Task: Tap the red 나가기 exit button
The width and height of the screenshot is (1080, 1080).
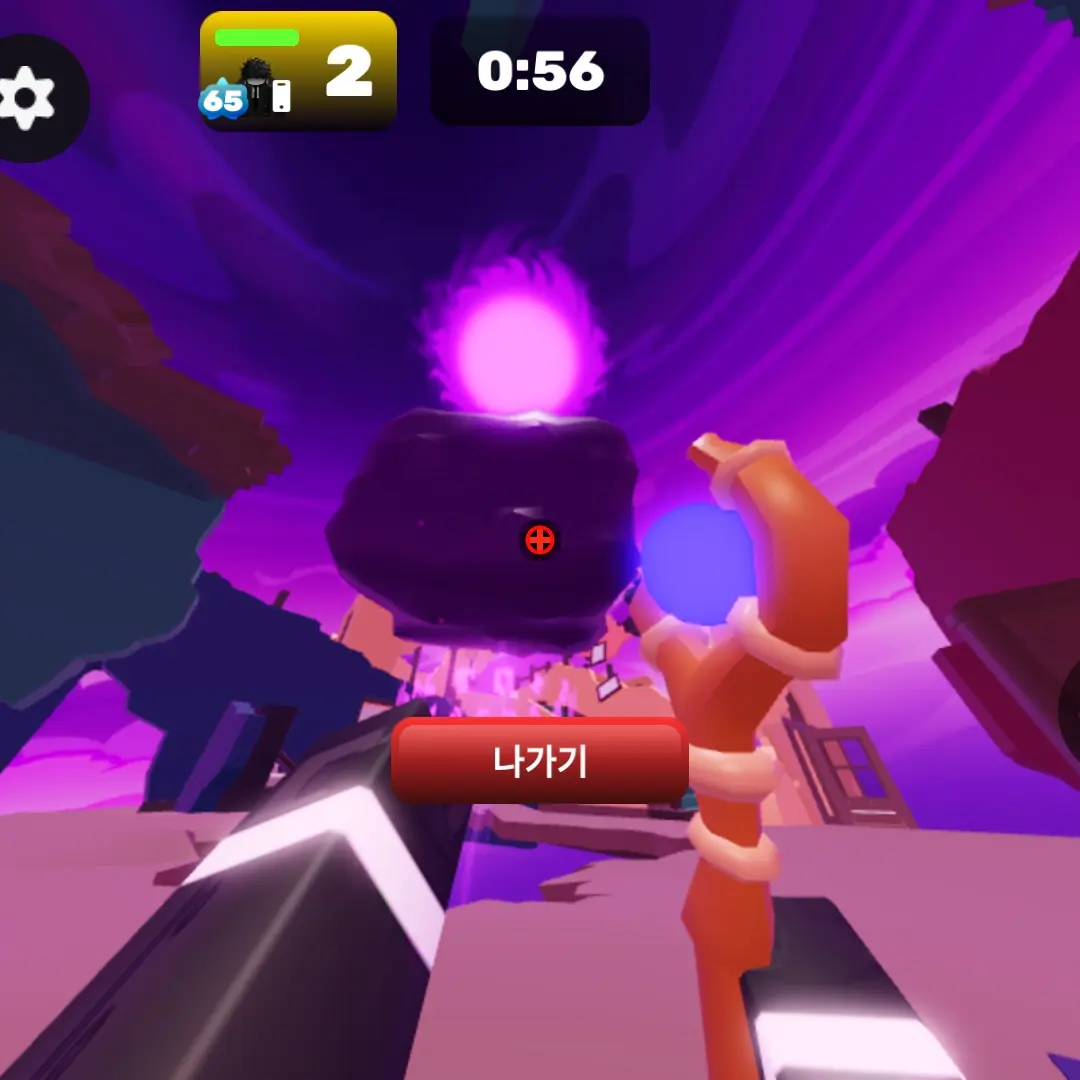Action: pos(540,761)
